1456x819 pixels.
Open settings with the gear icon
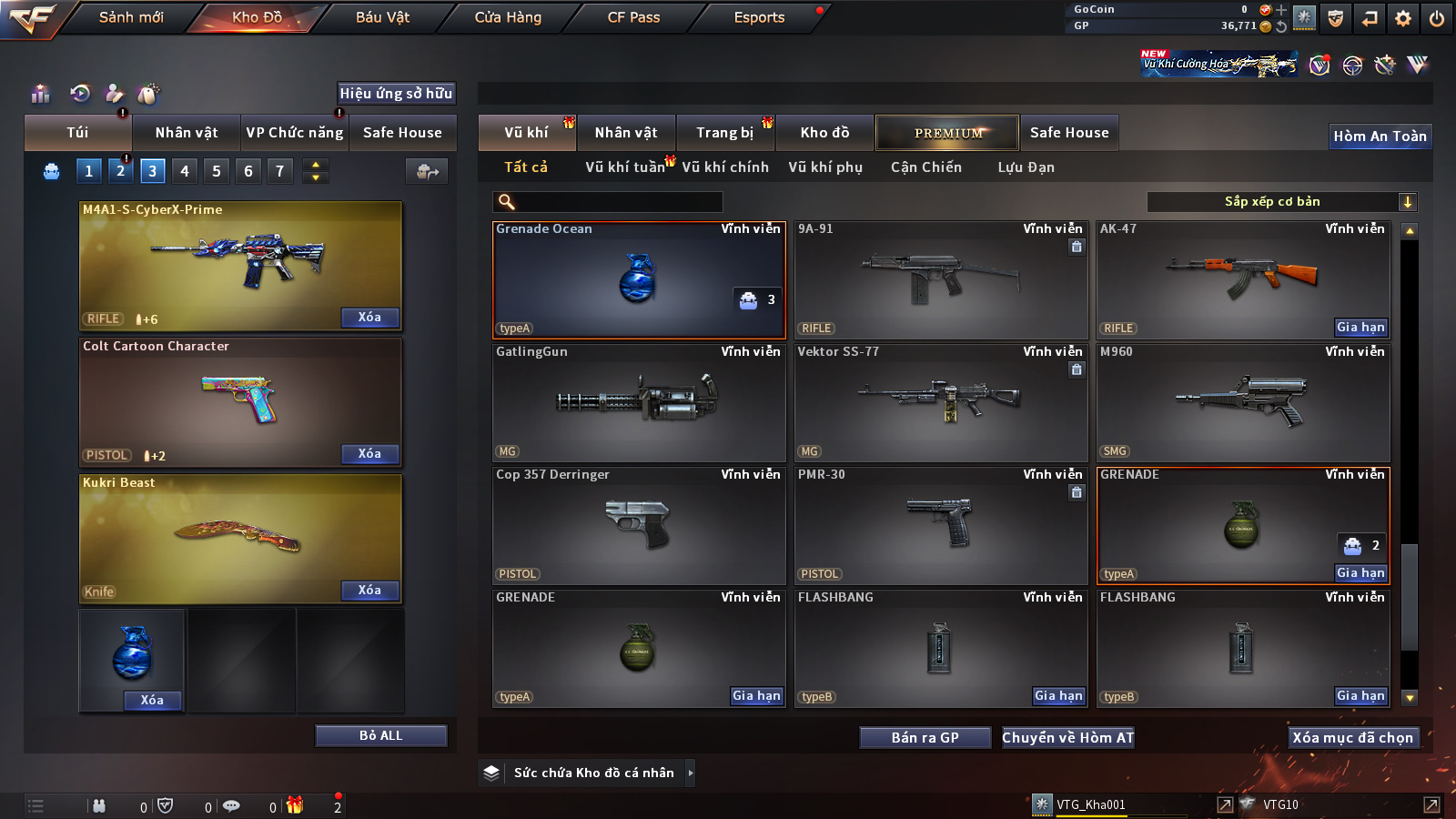click(1403, 18)
